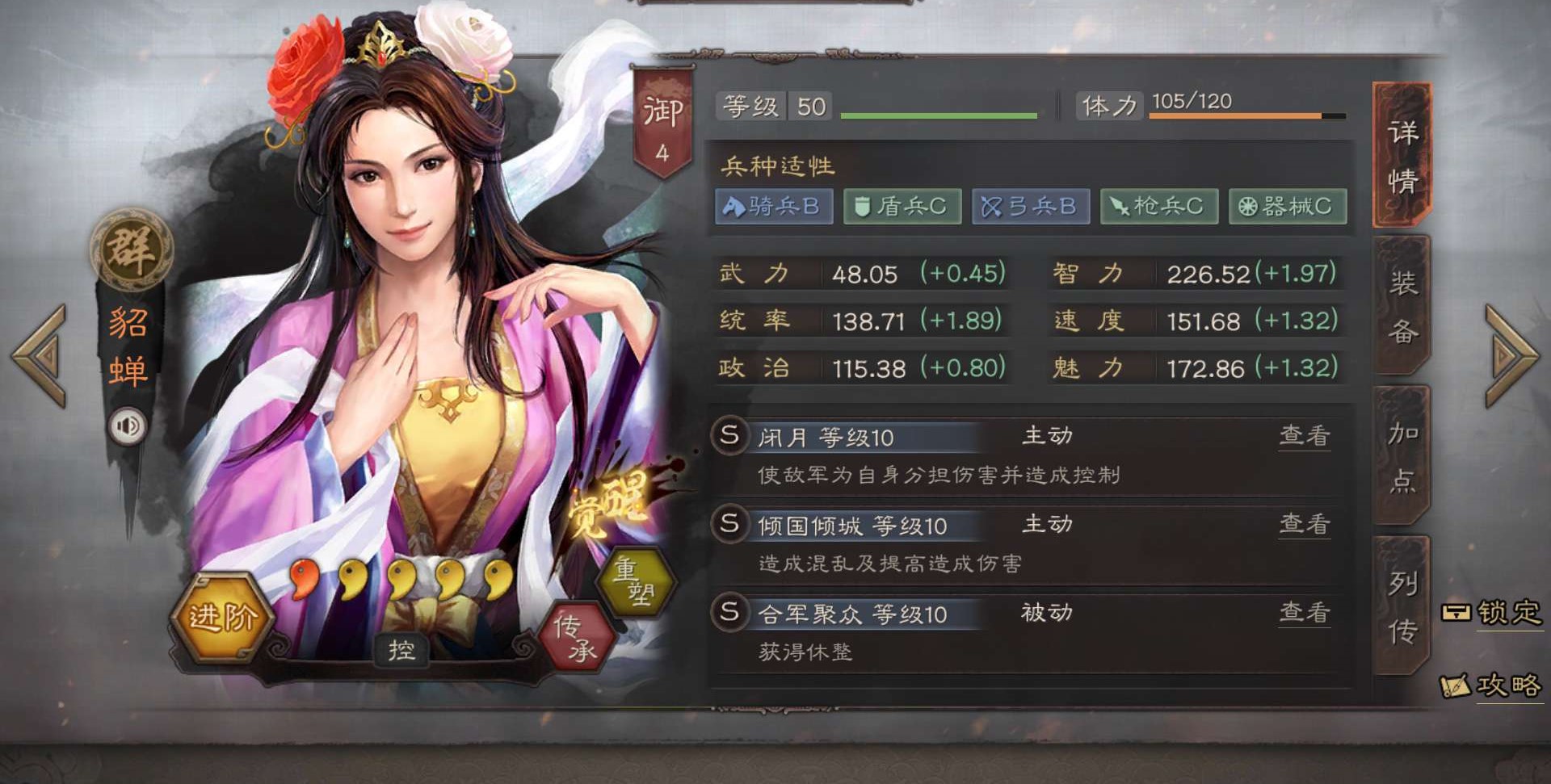View 骑兵B cavalry aptitude badge

click(773, 207)
